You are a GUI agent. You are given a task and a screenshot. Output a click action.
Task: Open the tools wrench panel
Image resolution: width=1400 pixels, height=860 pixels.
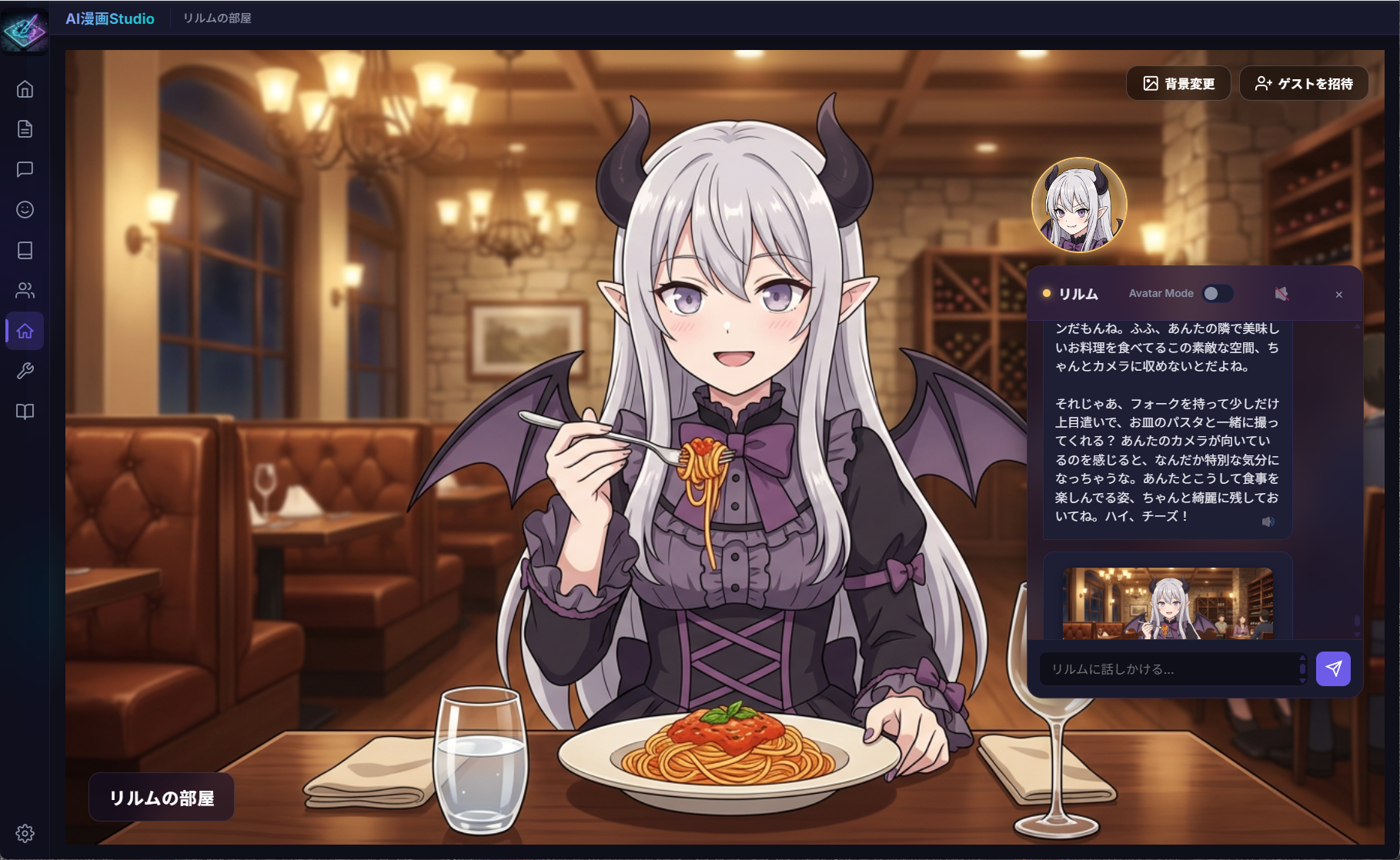(25, 370)
